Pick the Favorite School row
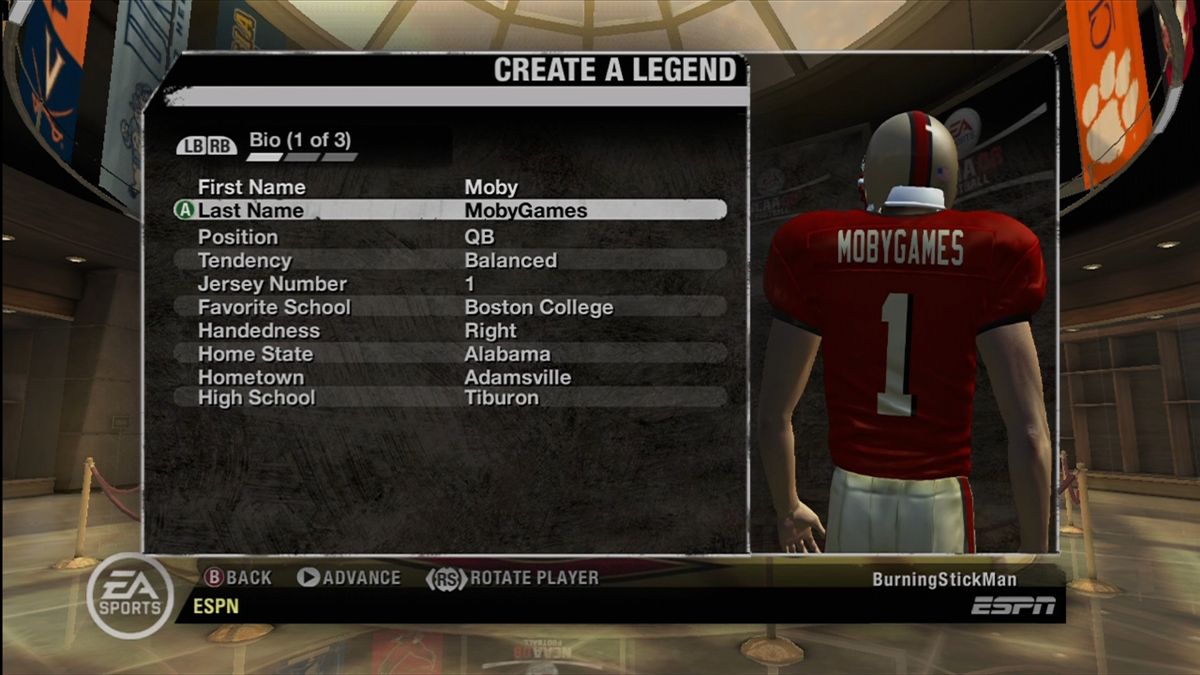Image resolution: width=1200 pixels, height=675 pixels. [x=450, y=307]
